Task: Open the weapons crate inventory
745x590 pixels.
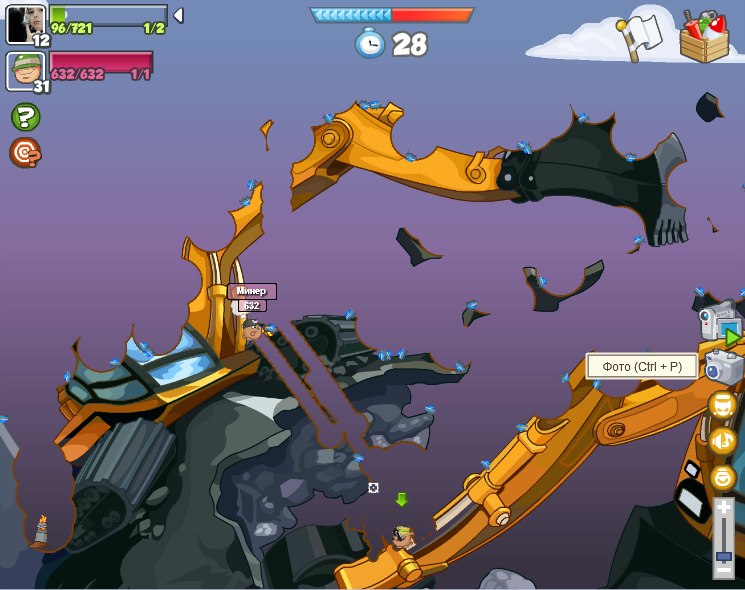Action: [704, 37]
